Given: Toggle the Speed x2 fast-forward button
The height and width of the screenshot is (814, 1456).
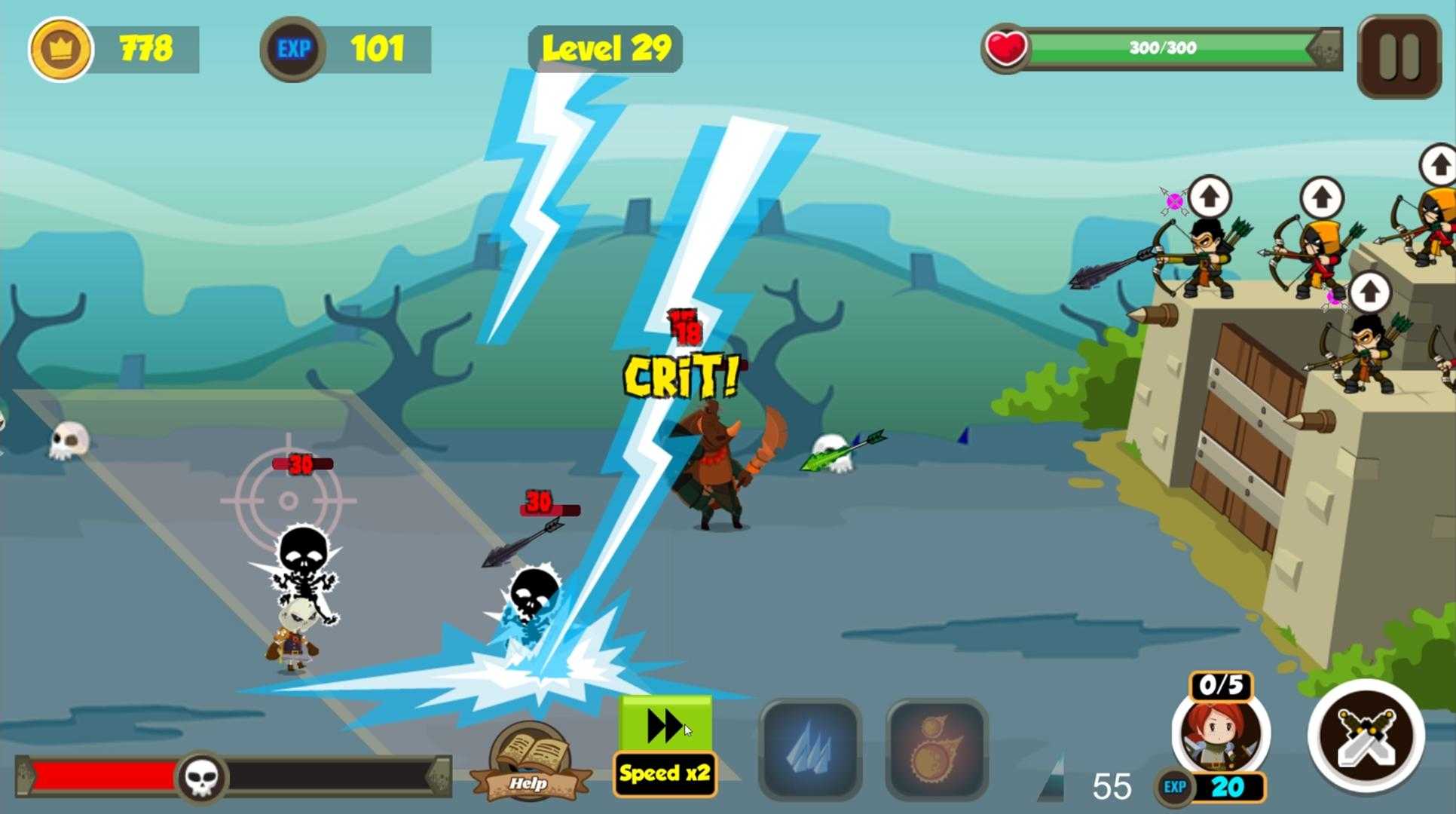Looking at the screenshot, I should [665, 745].
